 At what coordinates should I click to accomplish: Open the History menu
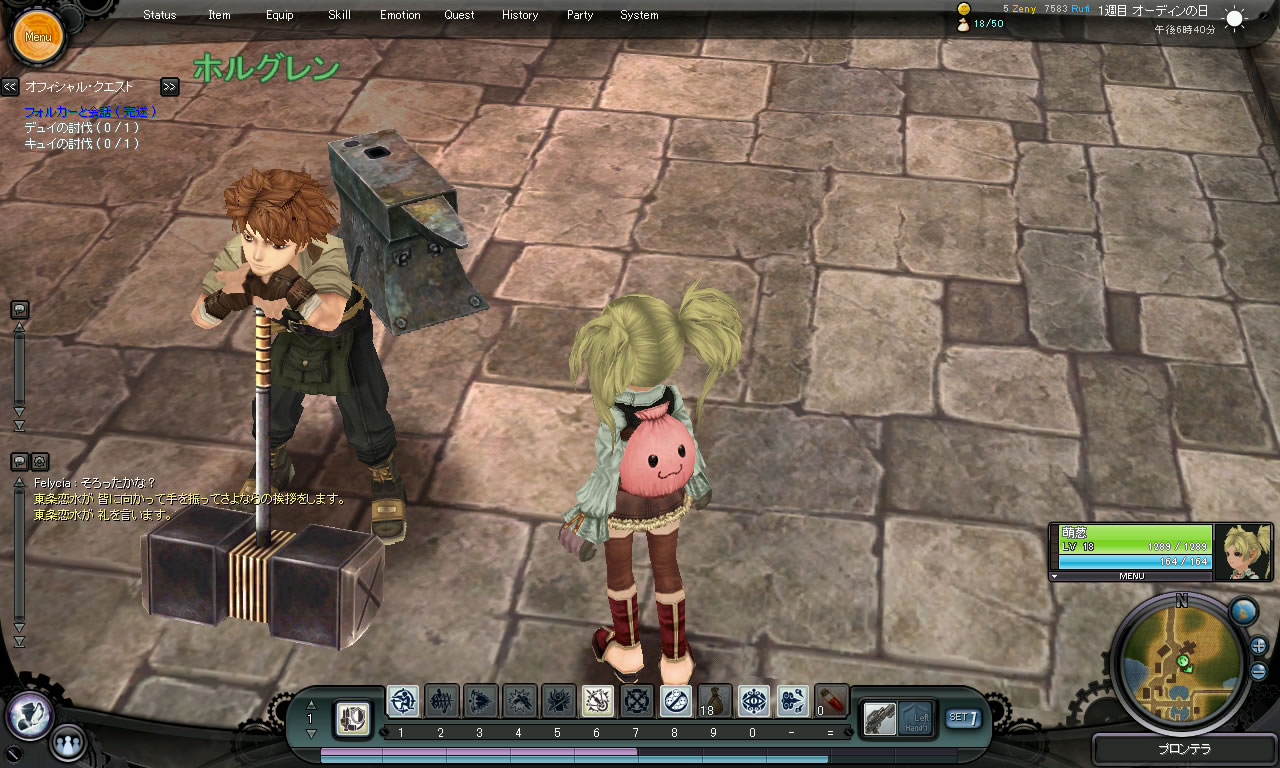520,15
